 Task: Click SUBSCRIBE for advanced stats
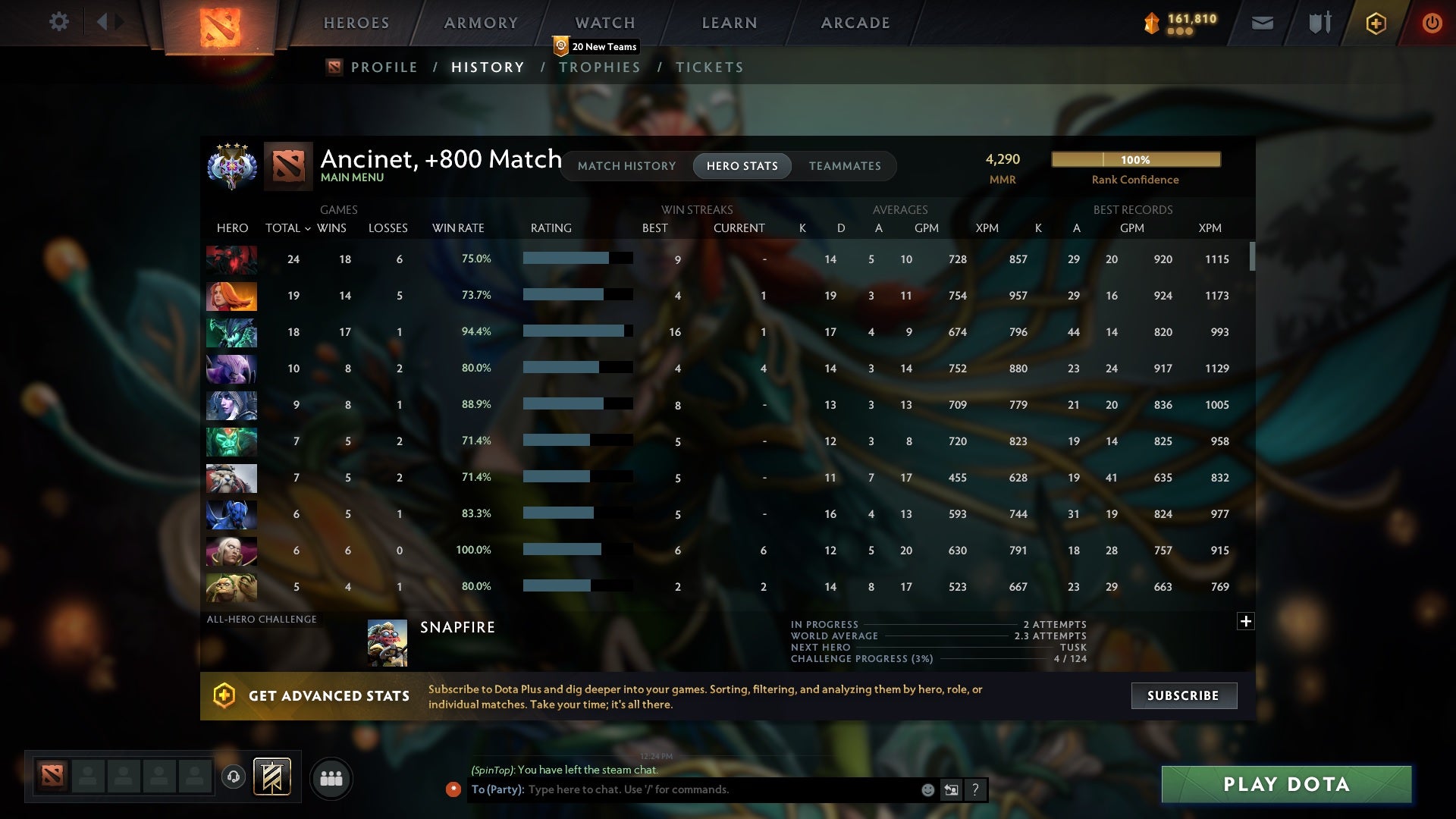click(1183, 695)
